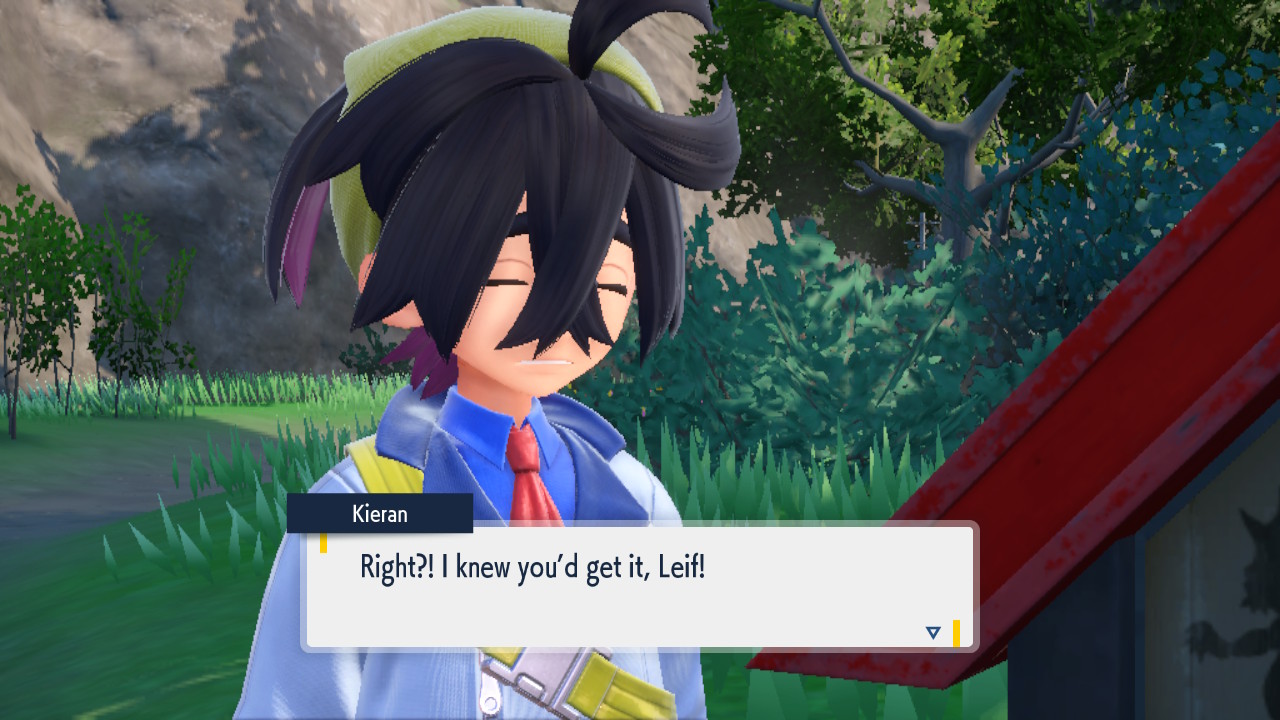Advance dialogue with the down-arrow indicator
1280x720 pixels.
point(933,632)
